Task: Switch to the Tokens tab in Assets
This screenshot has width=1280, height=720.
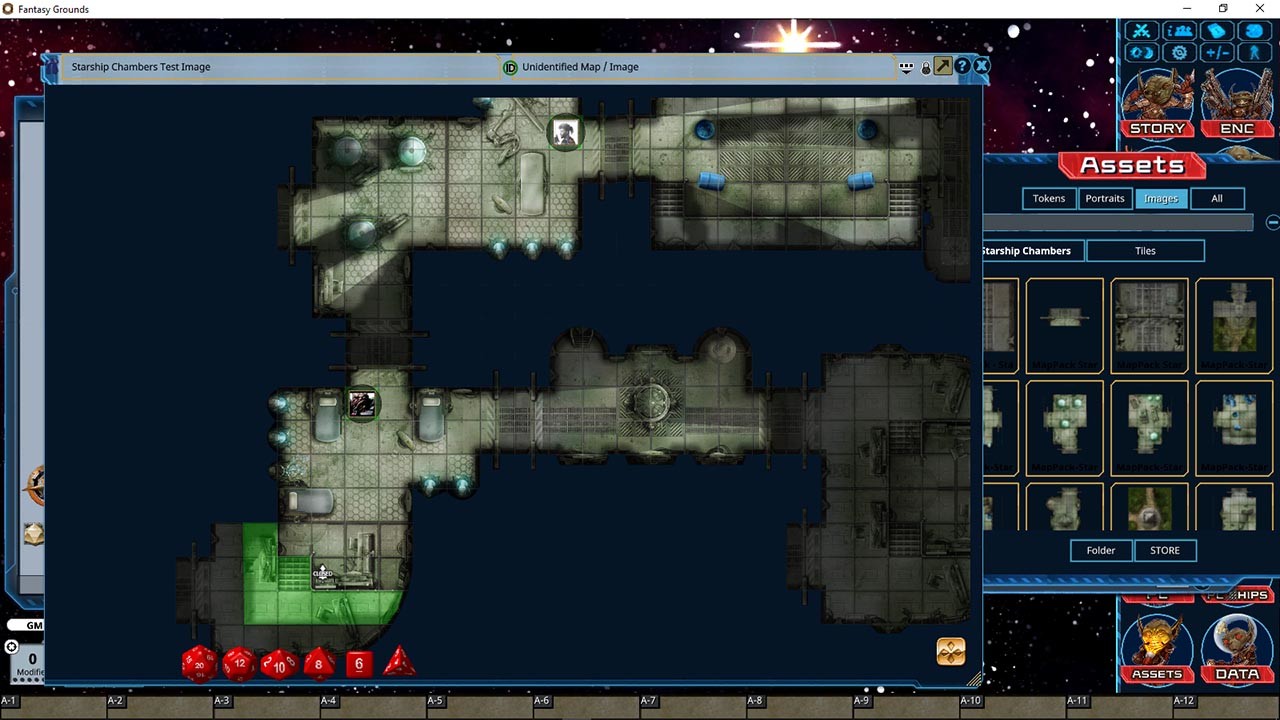Action: 1048,198
